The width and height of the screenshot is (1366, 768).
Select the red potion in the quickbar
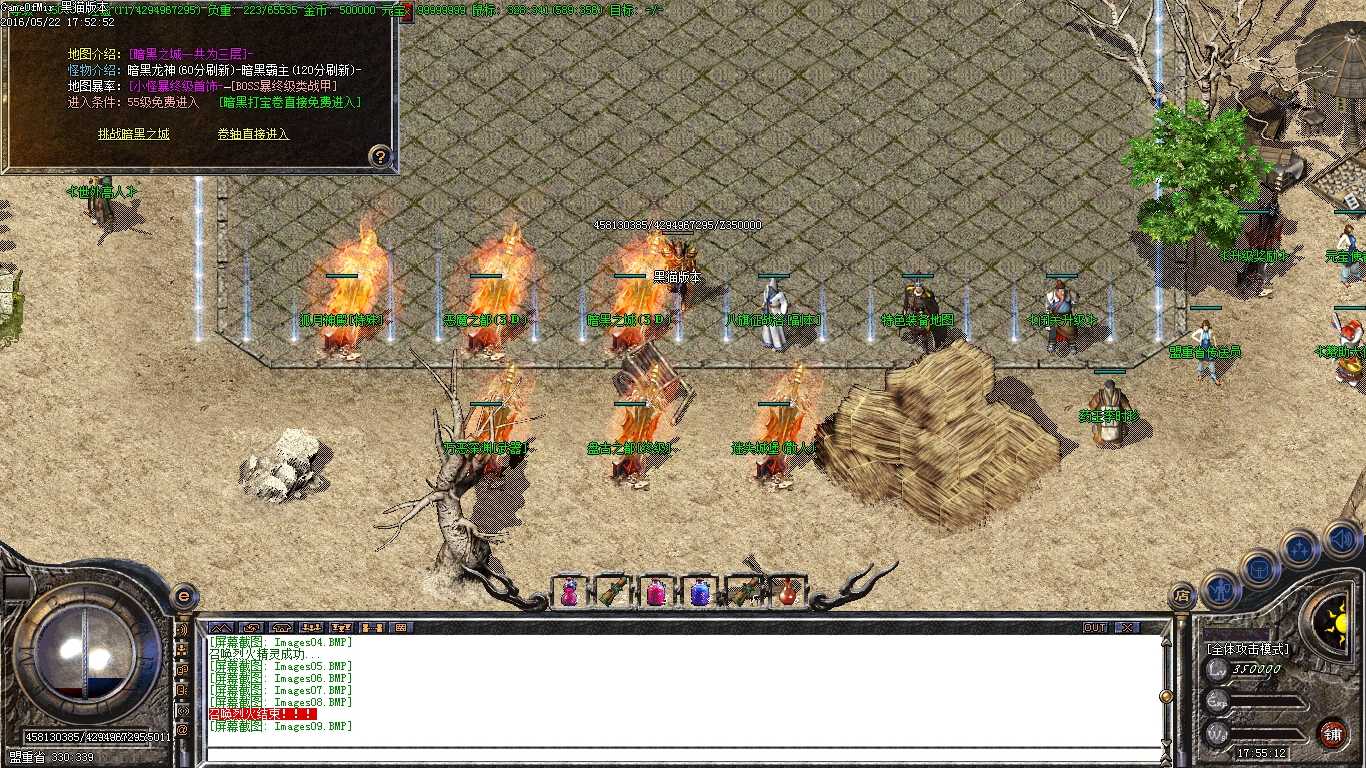coord(788,591)
